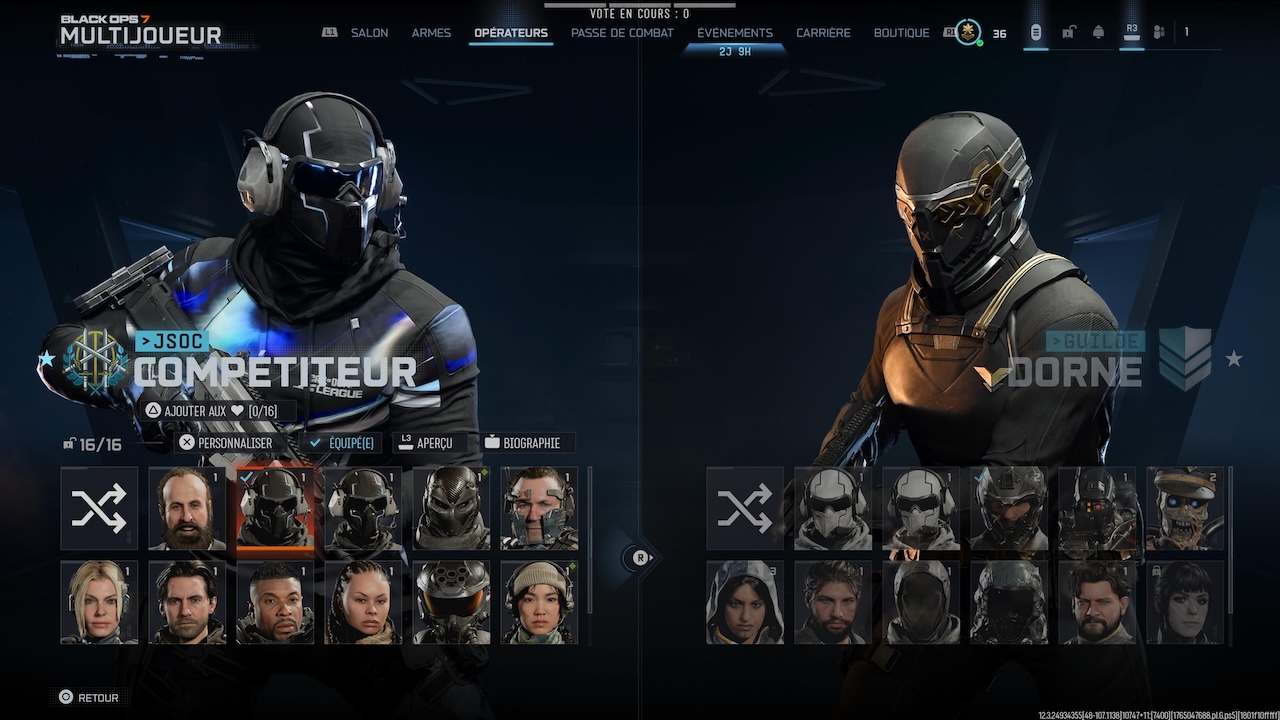Pick the hooded woman Guilde operator
1280x720 pixels.
pyautogui.click(x=745, y=602)
